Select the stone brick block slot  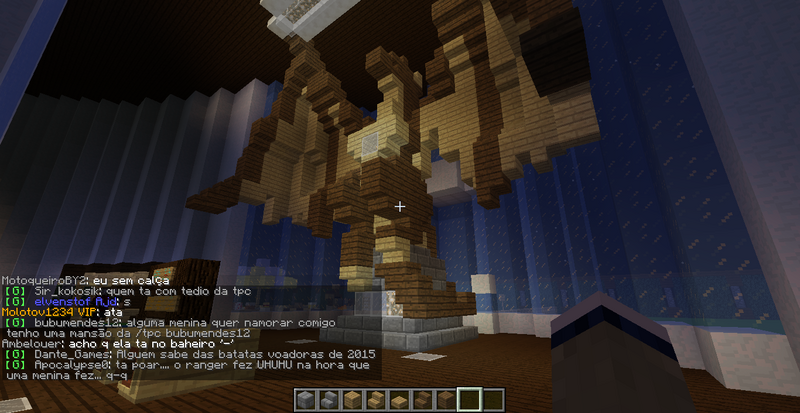pos(306,401)
